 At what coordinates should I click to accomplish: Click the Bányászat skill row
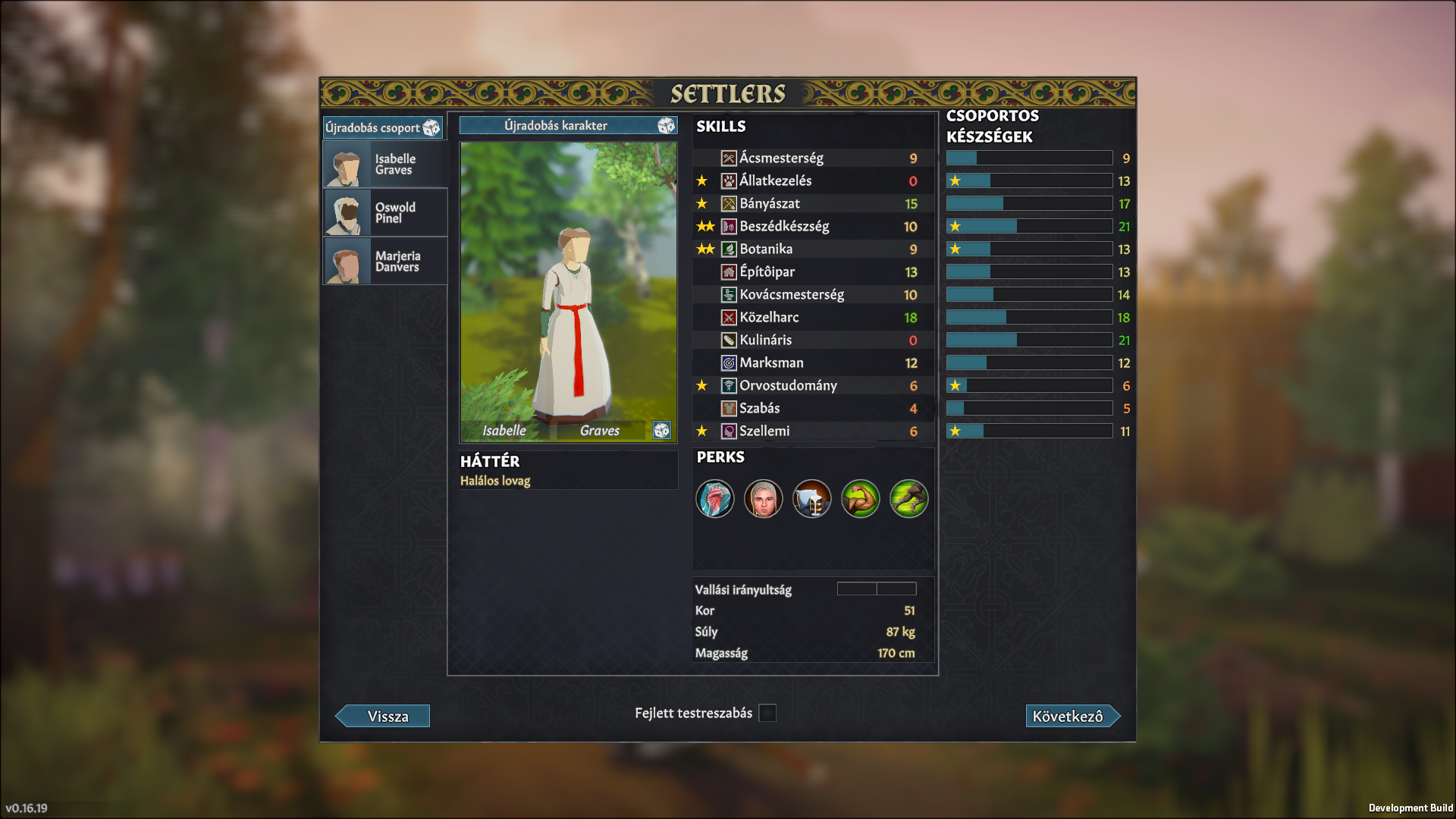tap(813, 204)
